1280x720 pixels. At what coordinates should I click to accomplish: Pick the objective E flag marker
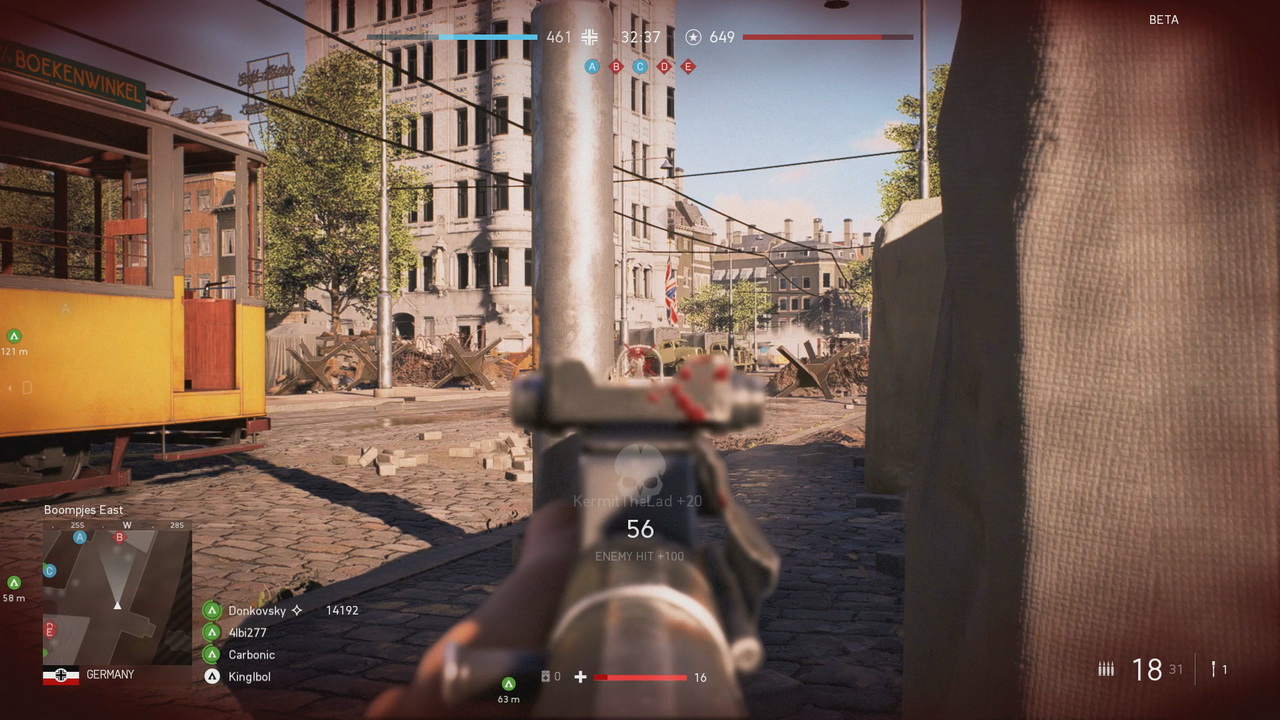[x=688, y=67]
